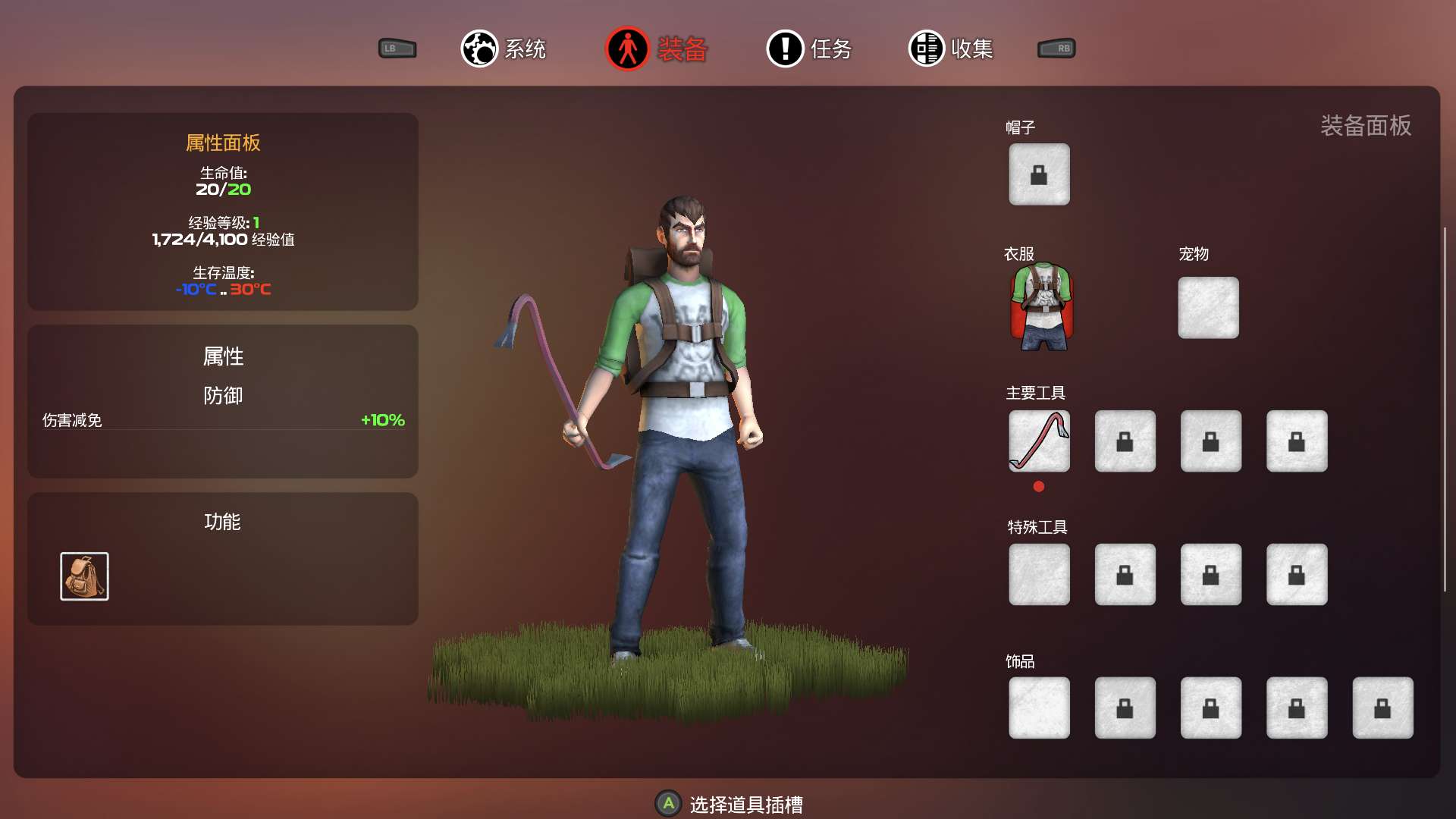
Task: Click the backpack function icon
Action: click(x=84, y=576)
